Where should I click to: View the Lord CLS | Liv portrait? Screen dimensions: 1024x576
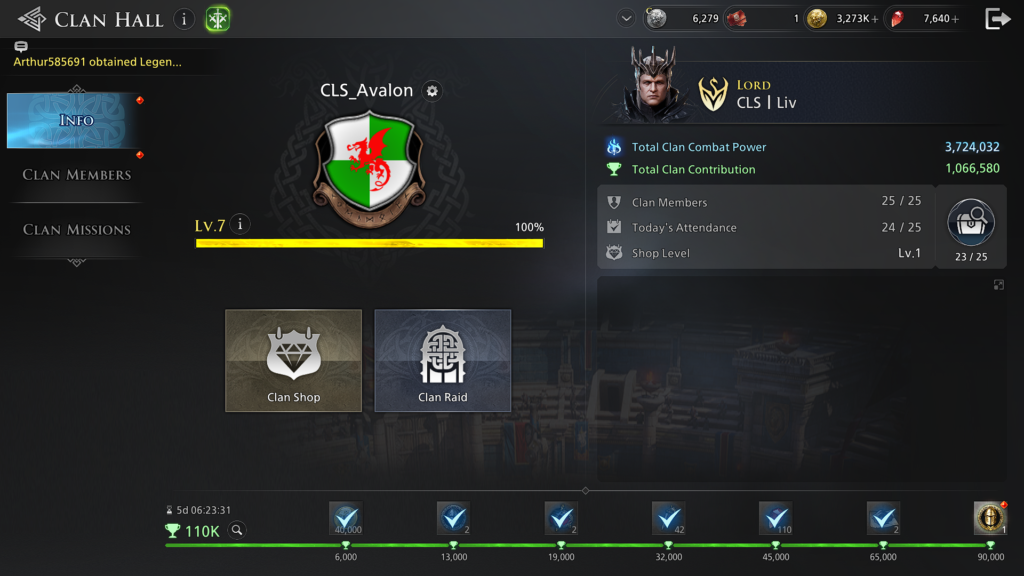point(656,83)
